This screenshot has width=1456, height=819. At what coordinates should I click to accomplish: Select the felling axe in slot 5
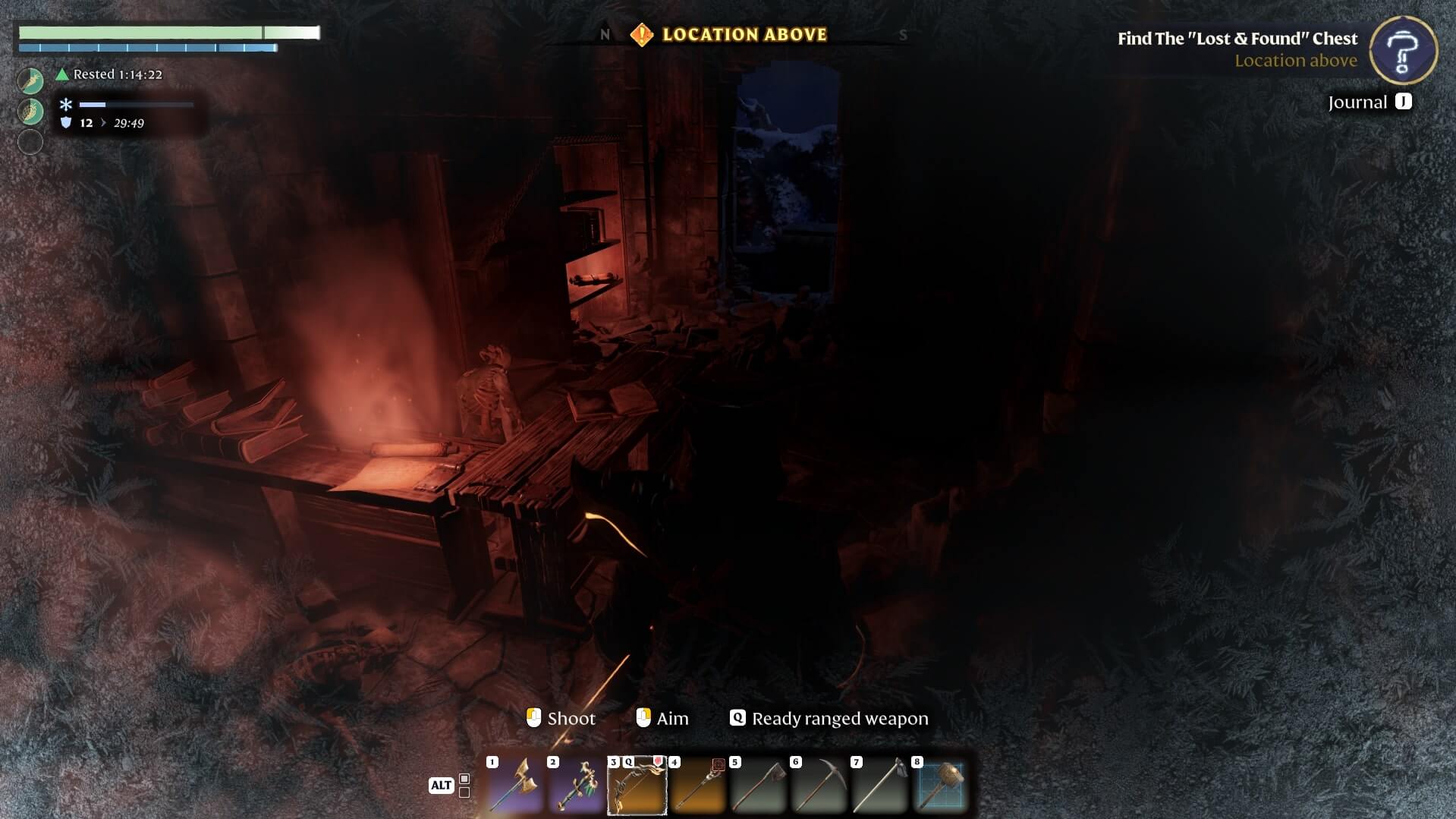758,786
